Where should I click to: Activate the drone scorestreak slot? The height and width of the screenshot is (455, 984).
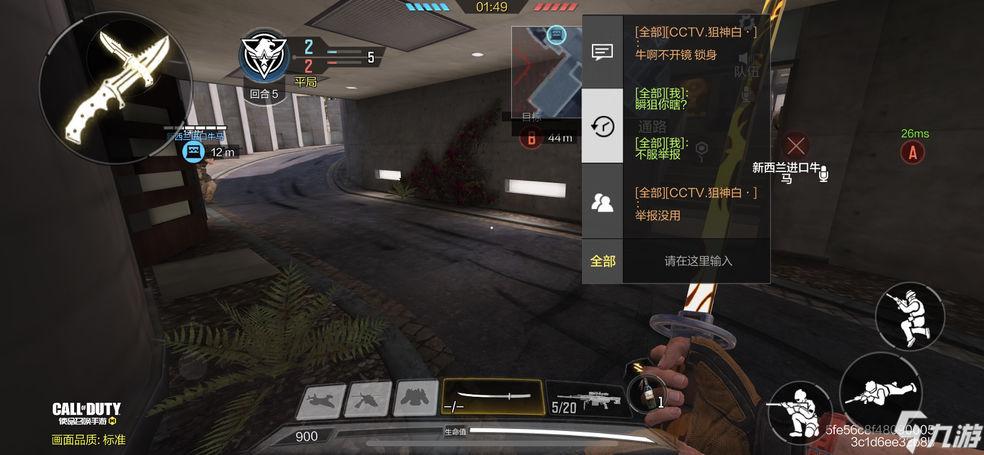(368, 398)
